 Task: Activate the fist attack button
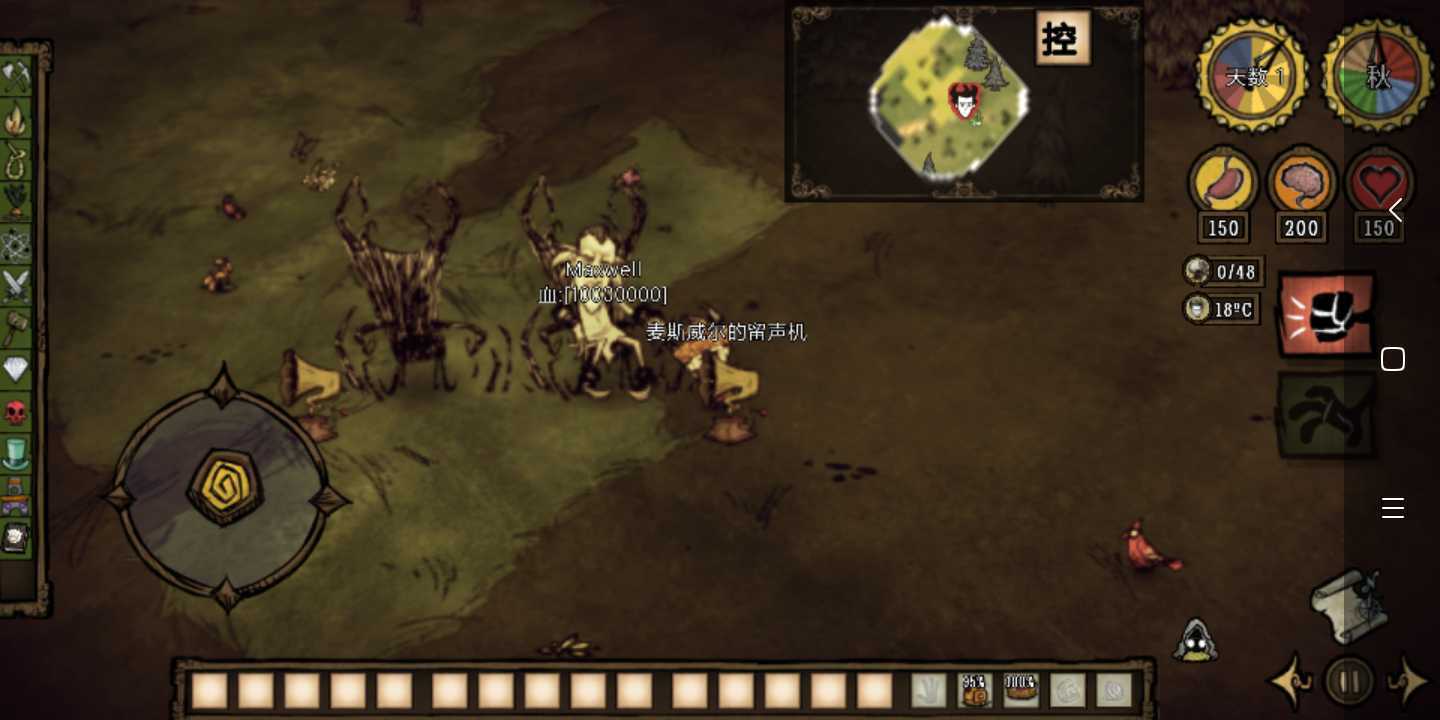click(x=1327, y=315)
